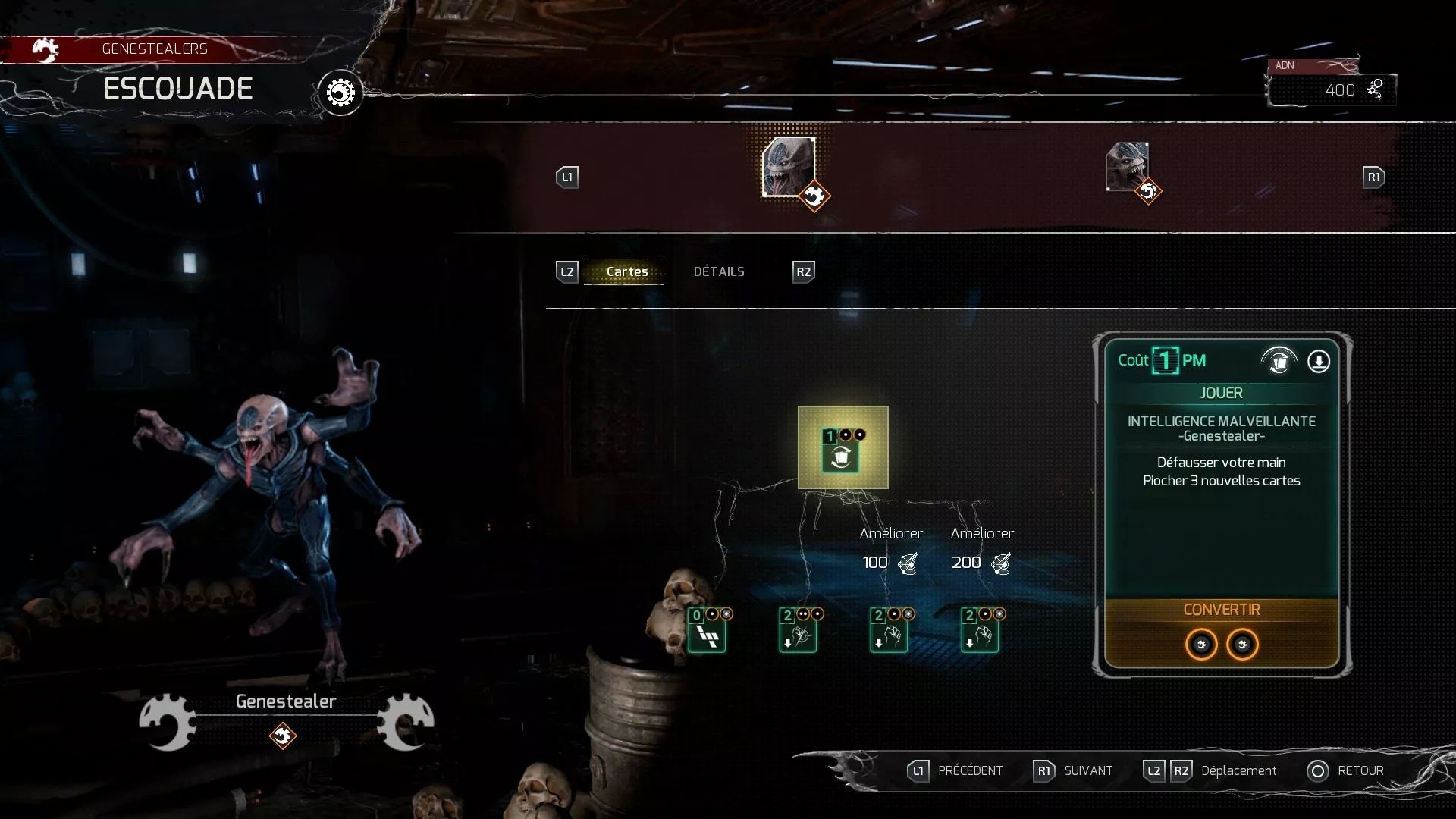Click the ADN currency icon at top right
The image size is (1456, 819).
(1376, 89)
